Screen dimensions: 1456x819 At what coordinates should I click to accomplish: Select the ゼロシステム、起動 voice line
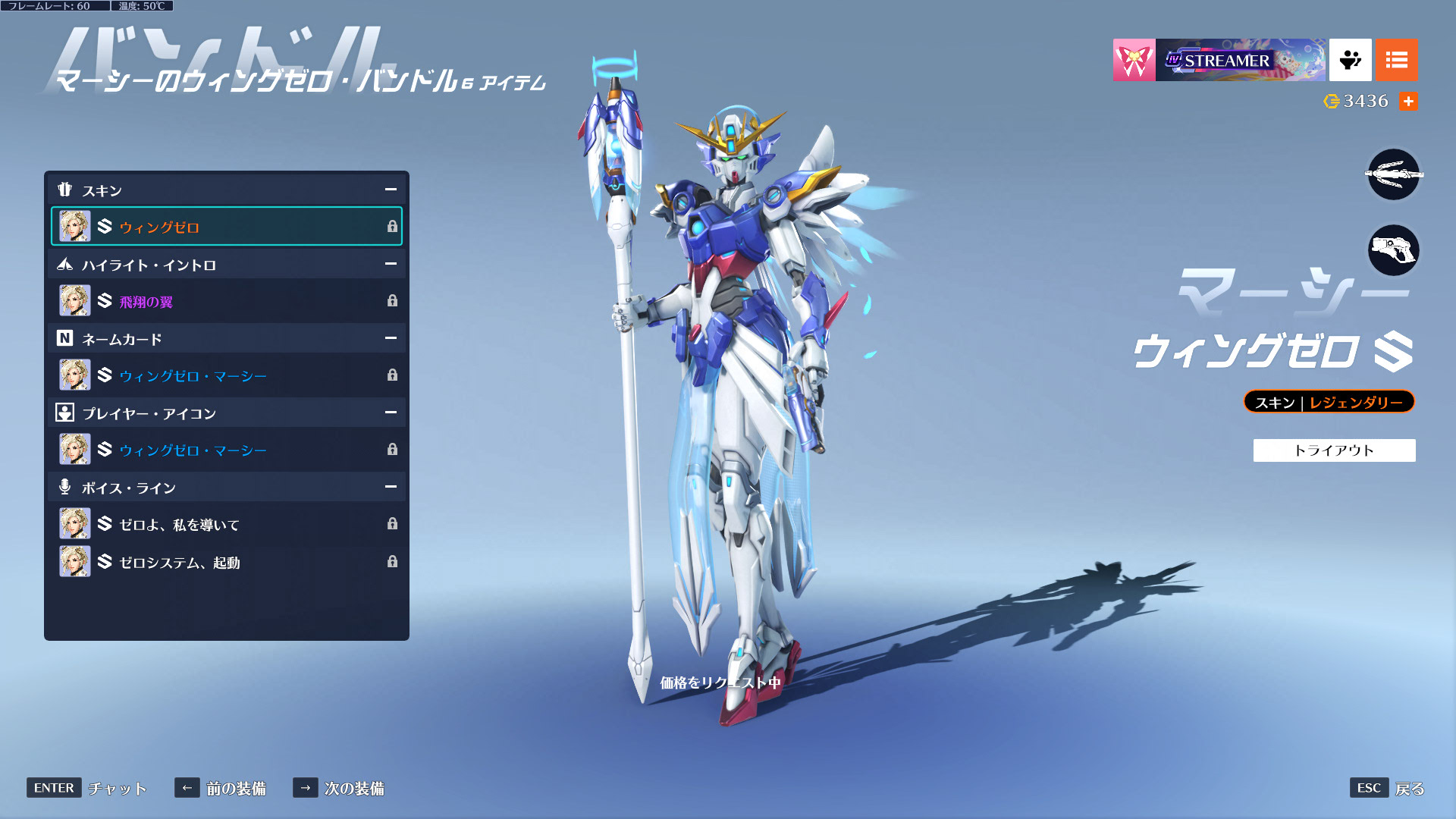[226, 562]
